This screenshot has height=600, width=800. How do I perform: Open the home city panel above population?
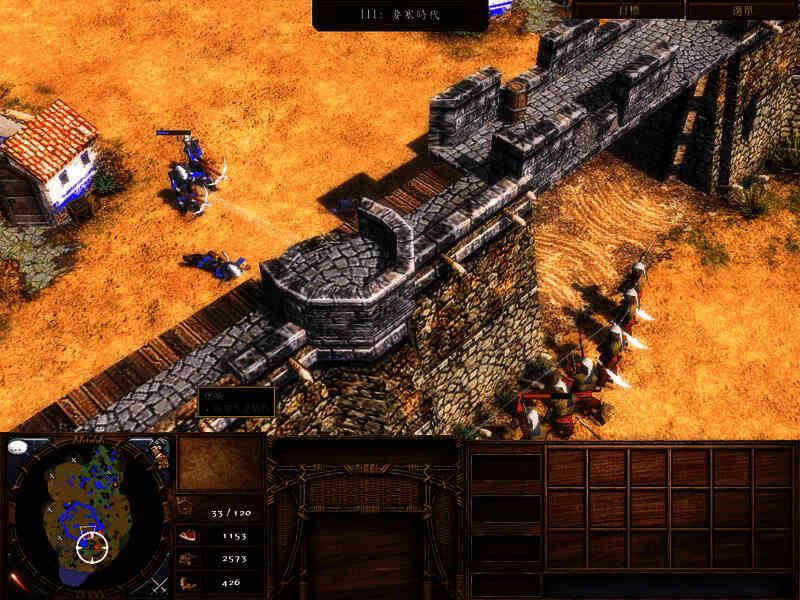pos(220,463)
